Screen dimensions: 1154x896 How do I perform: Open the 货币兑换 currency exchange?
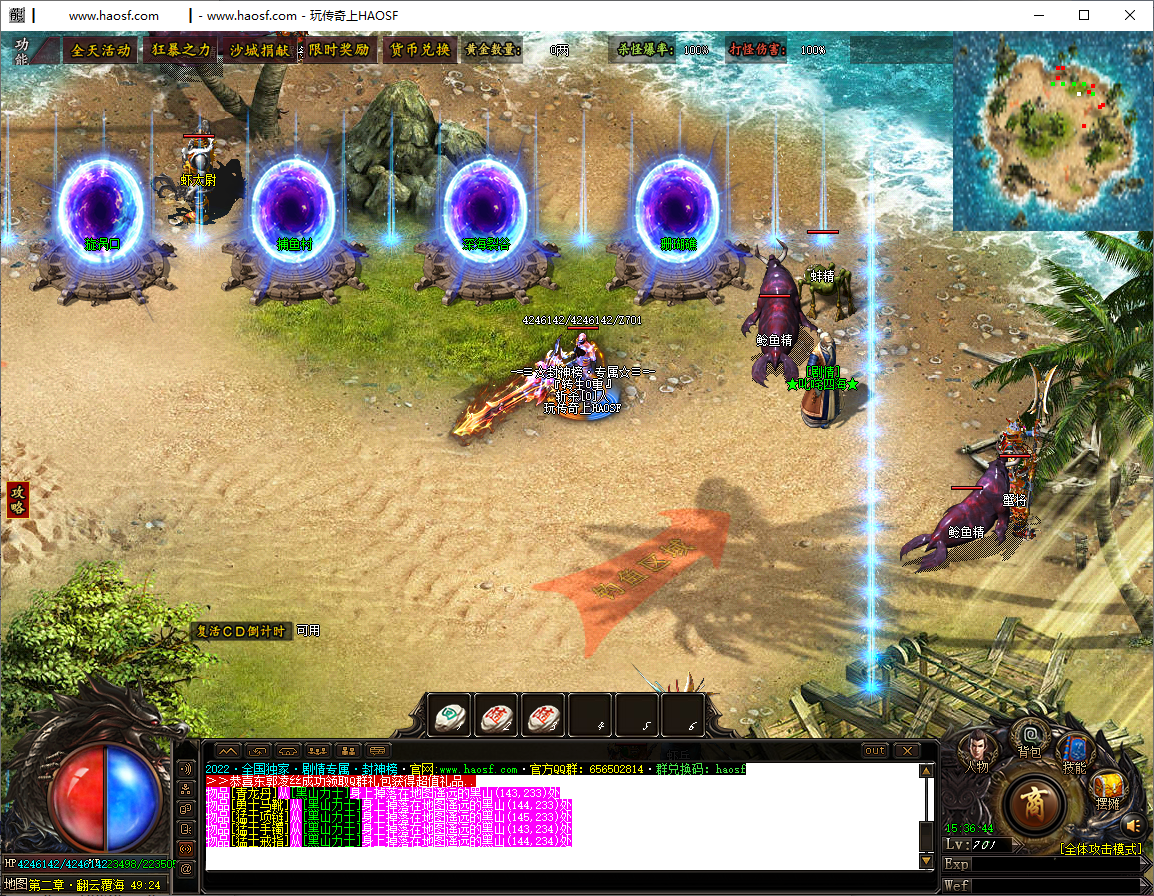tap(419, 50)
